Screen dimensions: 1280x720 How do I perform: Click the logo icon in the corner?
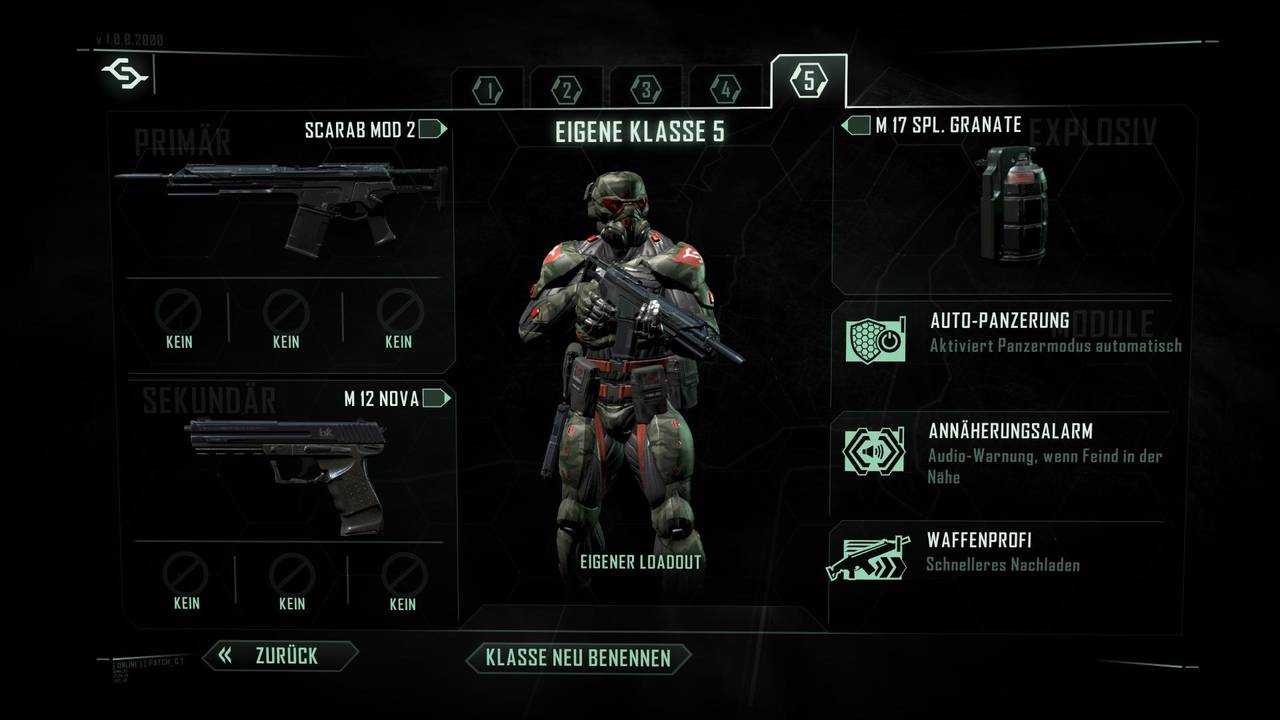tap(125, 75)
